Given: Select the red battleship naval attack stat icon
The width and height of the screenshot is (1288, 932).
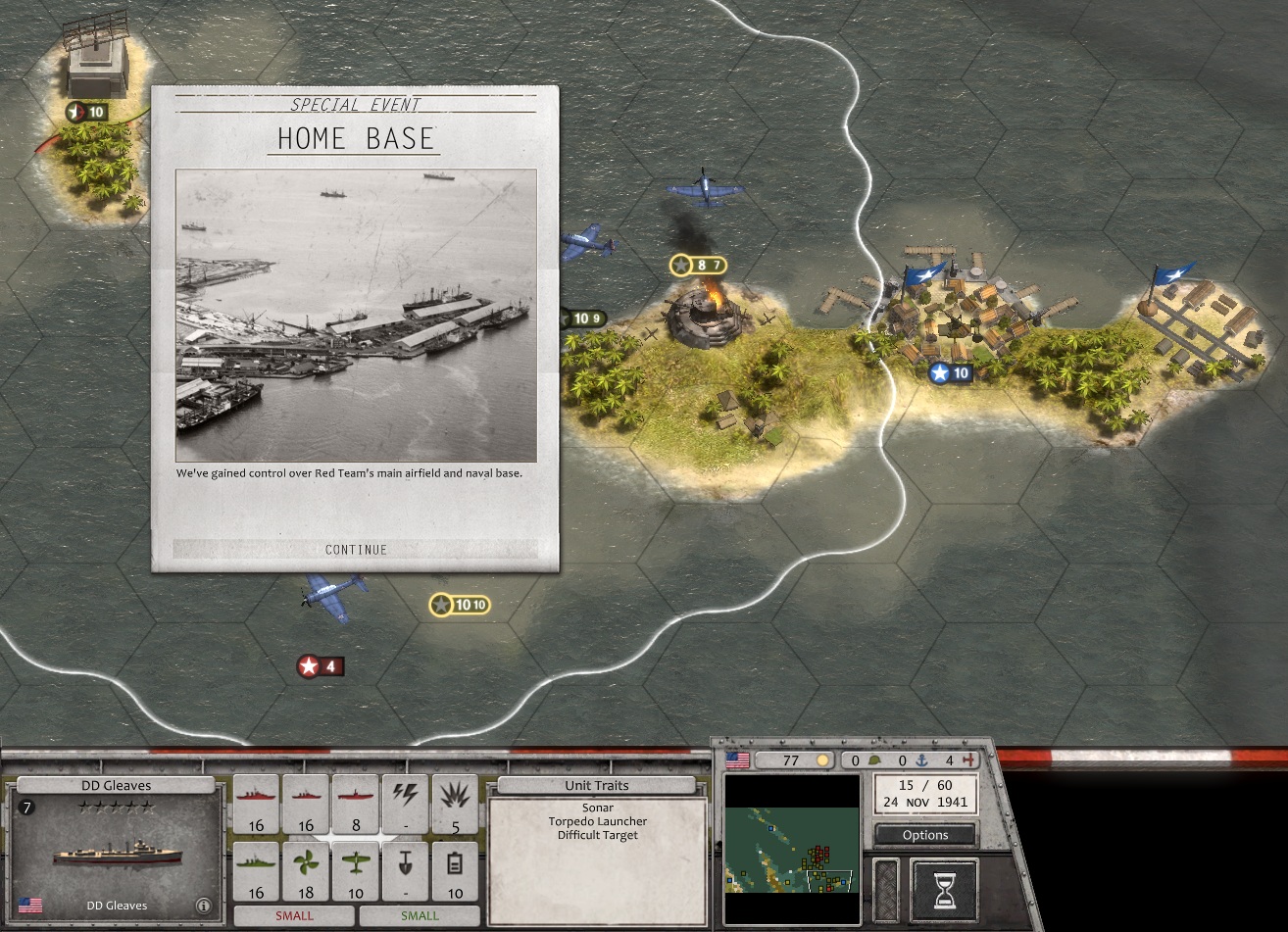Looking at the screenshot, I should pyautogui.click(x=256, y=798).
